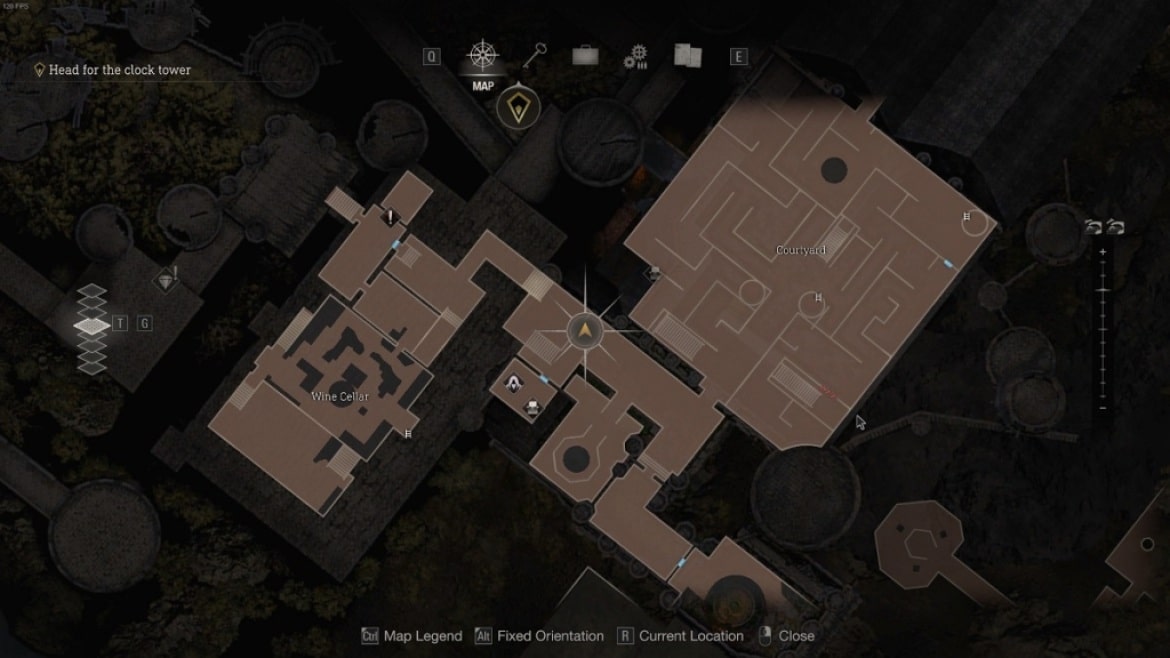Select the exclamation mark map marker
Viewport: 1170px width, 658px height.
click(x=391, y=217)
